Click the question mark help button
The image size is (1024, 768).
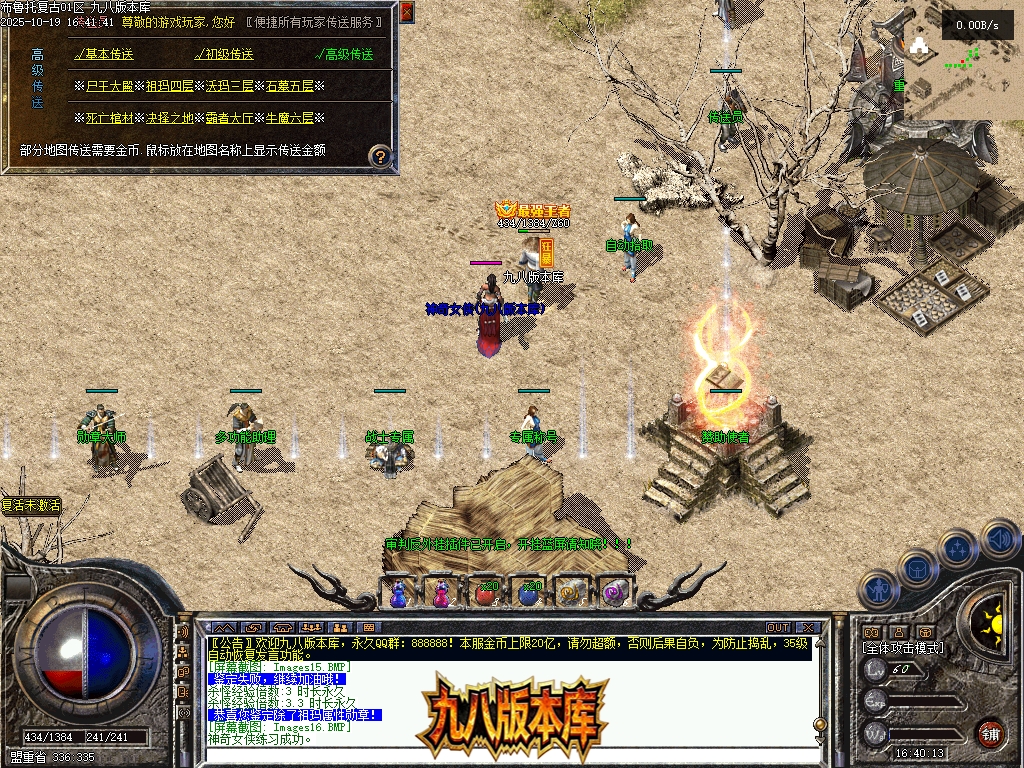click(x=380, y=156)
